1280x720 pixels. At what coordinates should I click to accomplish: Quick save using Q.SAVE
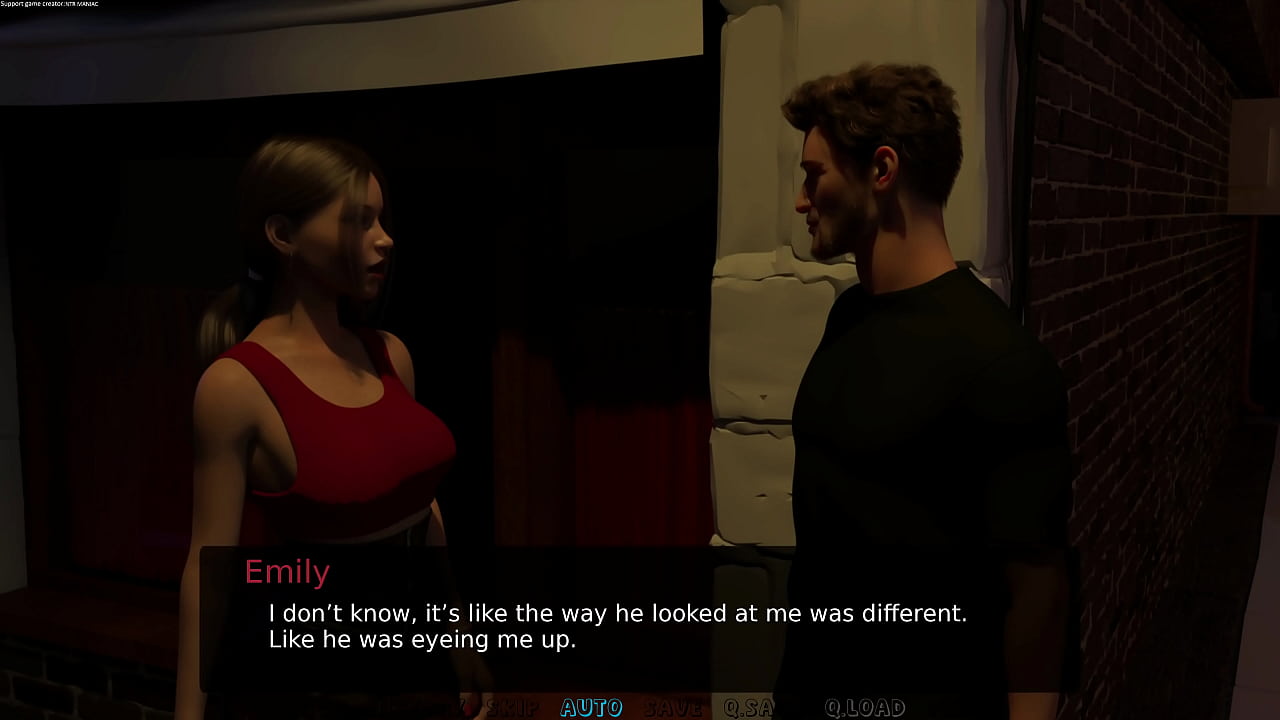pyautogui.click(x=755, y=708)
